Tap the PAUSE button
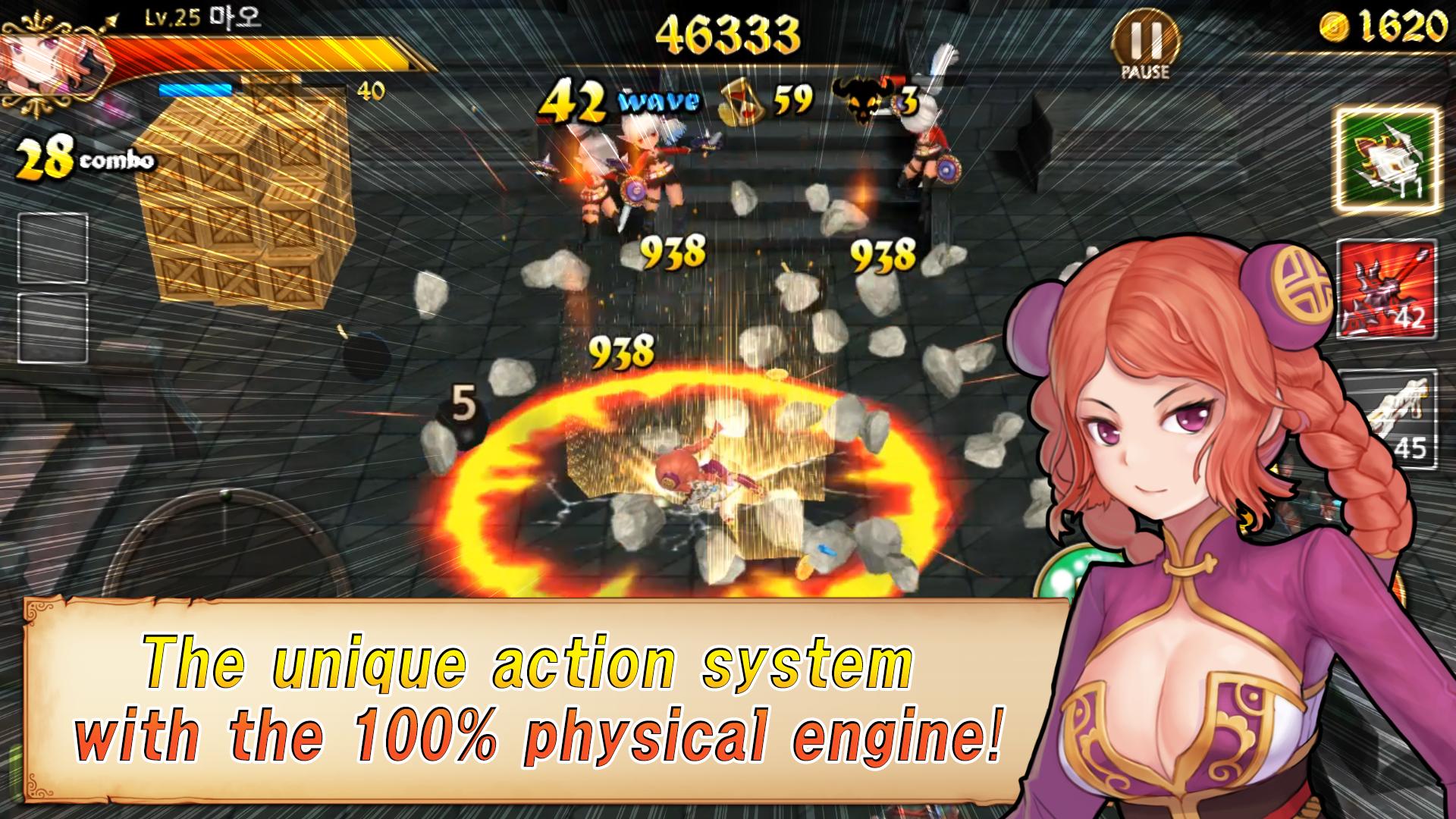This screenshot has width=1456, height=819. (x=1146, y=36)
